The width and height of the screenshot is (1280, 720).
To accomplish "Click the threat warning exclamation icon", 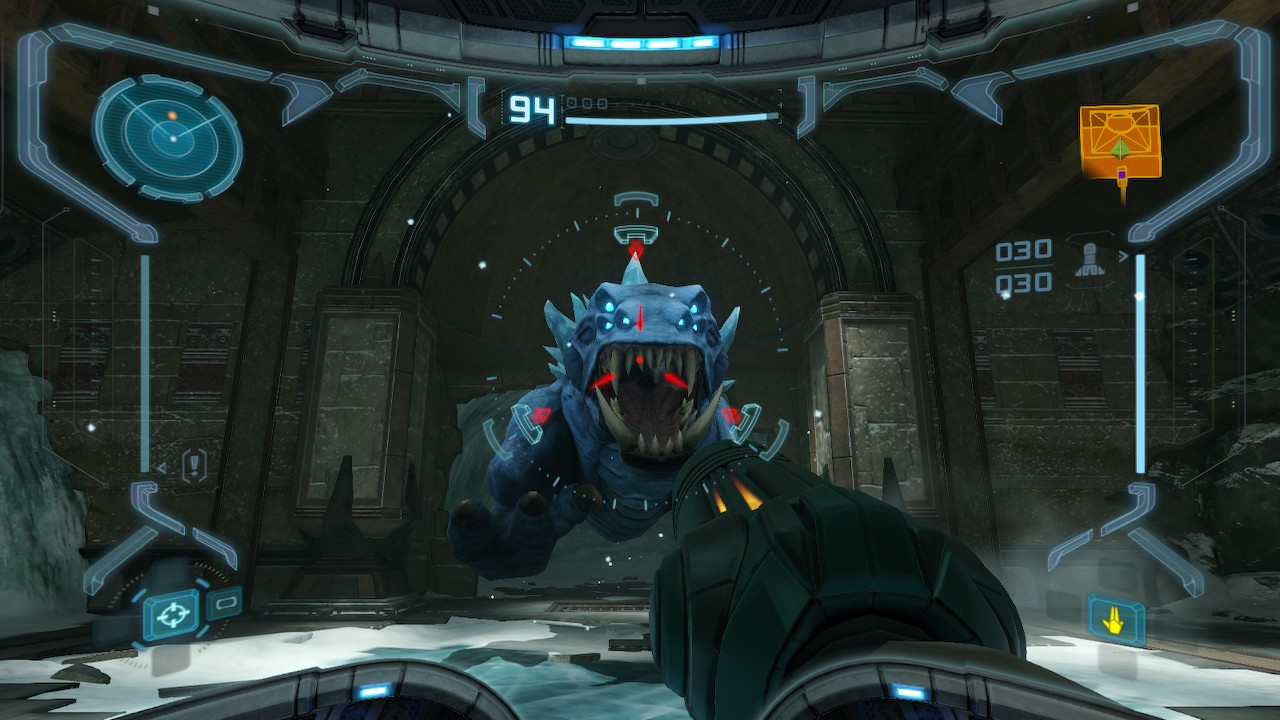I will (195, 466).
